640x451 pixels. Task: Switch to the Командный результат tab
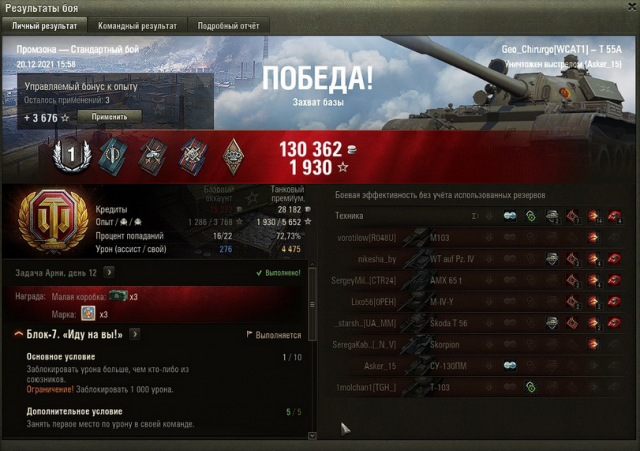tap(135, 24)
